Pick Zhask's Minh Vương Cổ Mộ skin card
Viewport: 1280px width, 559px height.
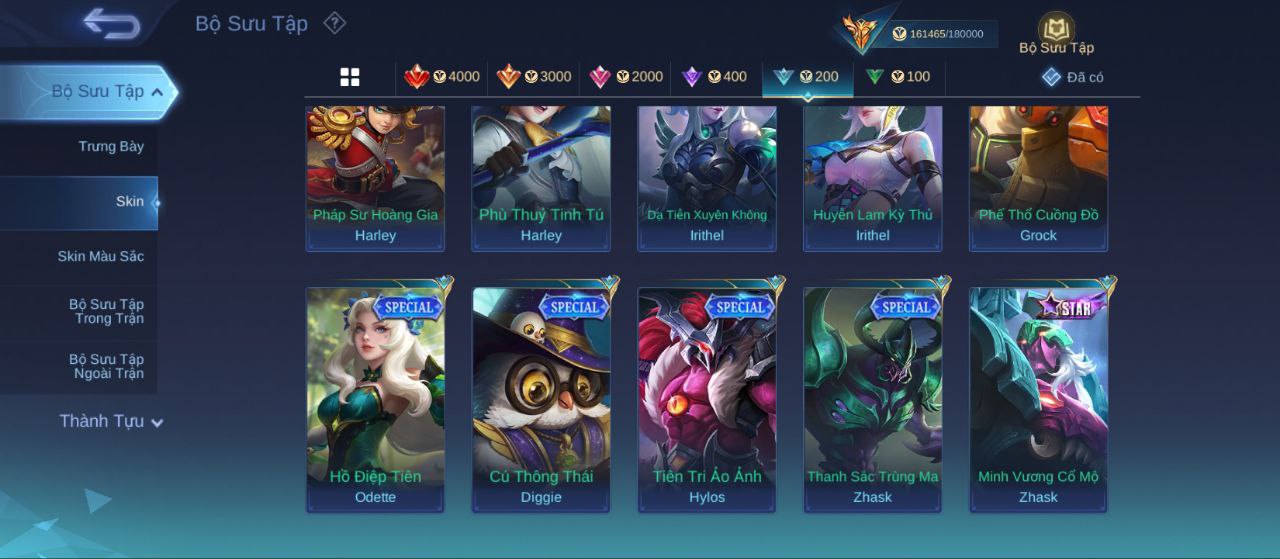point(1038,399)
